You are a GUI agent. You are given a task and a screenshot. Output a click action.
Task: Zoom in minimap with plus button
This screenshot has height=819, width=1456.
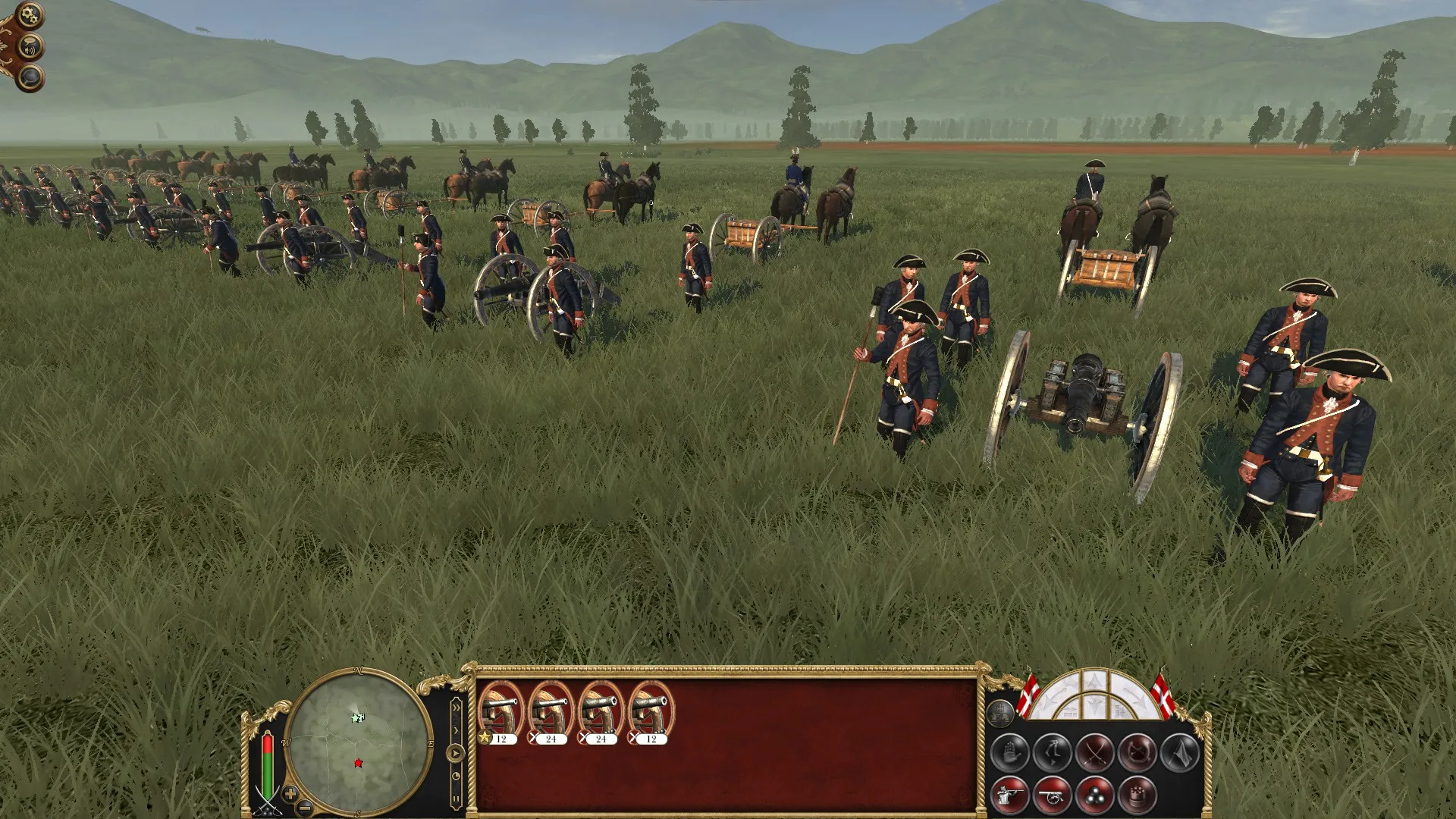click(x=290, y=793)
